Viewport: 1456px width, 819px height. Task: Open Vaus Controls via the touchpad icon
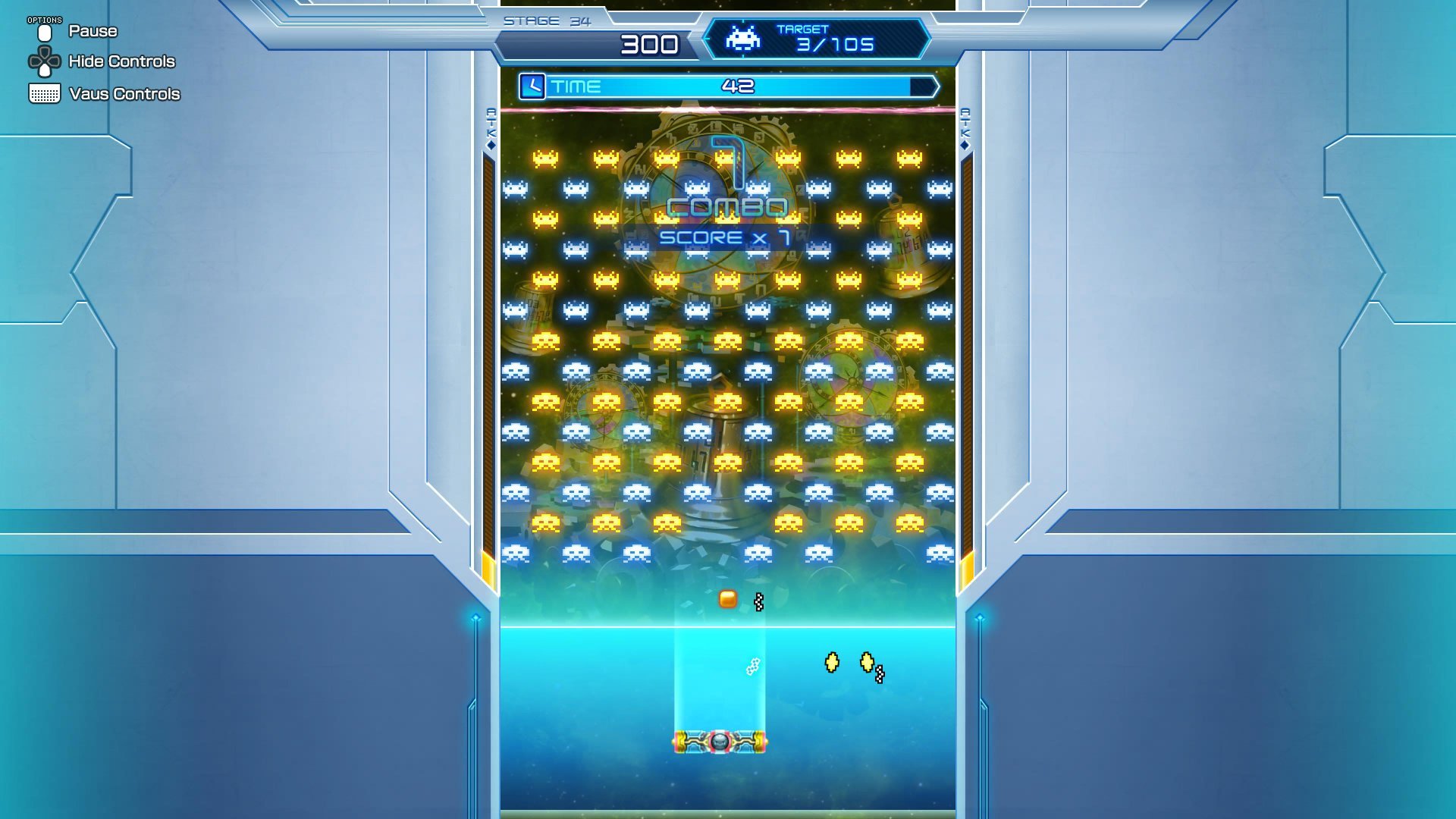coord(45,93)
